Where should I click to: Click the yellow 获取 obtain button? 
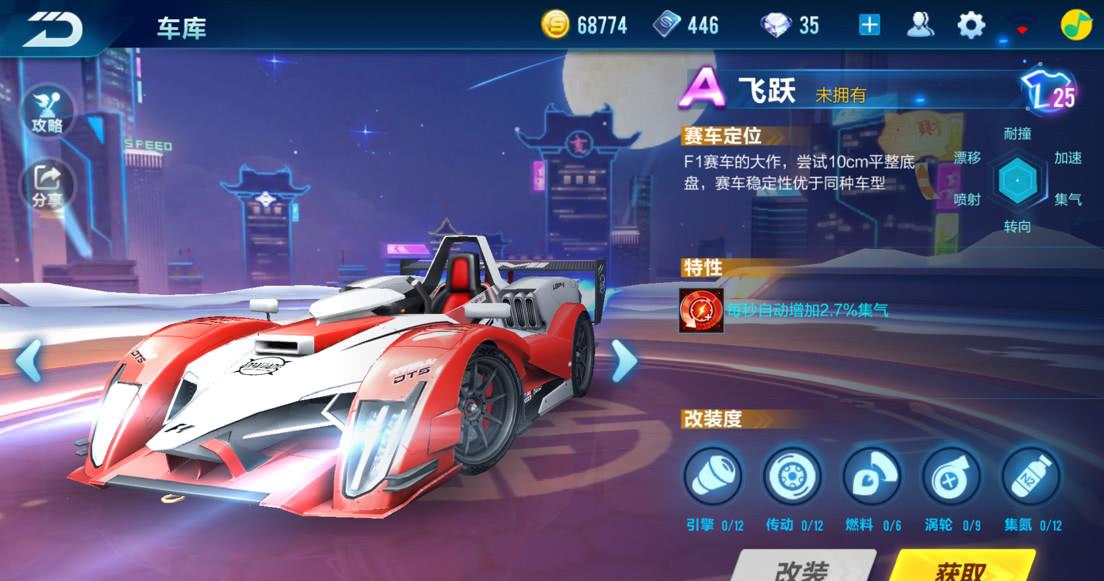[961, 567]
